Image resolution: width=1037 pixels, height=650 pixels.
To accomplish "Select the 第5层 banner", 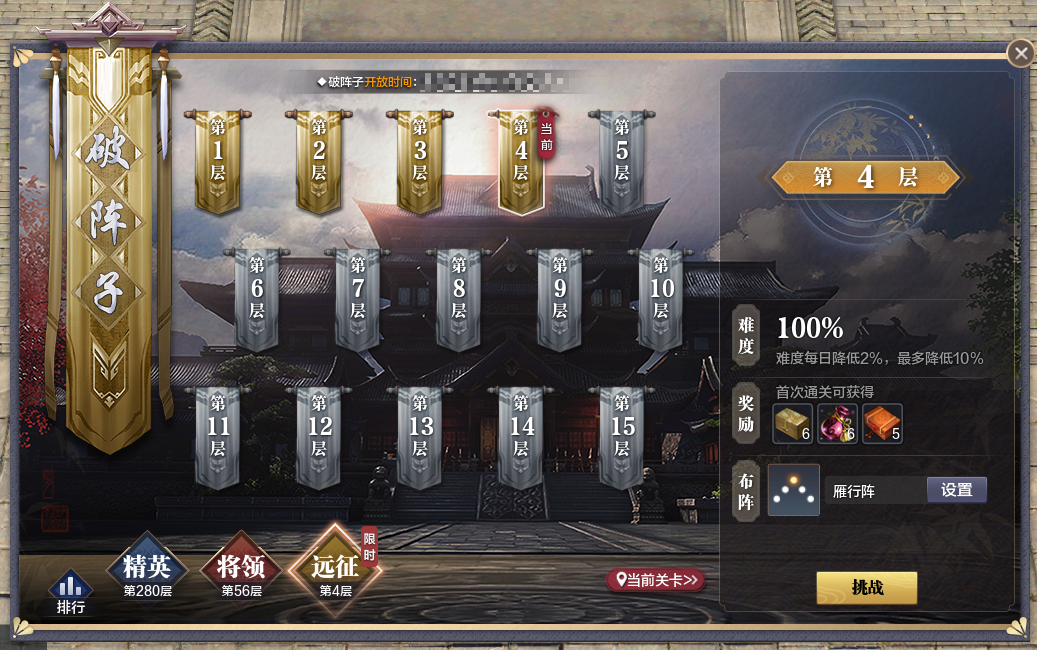I will [x=622, y=158].
